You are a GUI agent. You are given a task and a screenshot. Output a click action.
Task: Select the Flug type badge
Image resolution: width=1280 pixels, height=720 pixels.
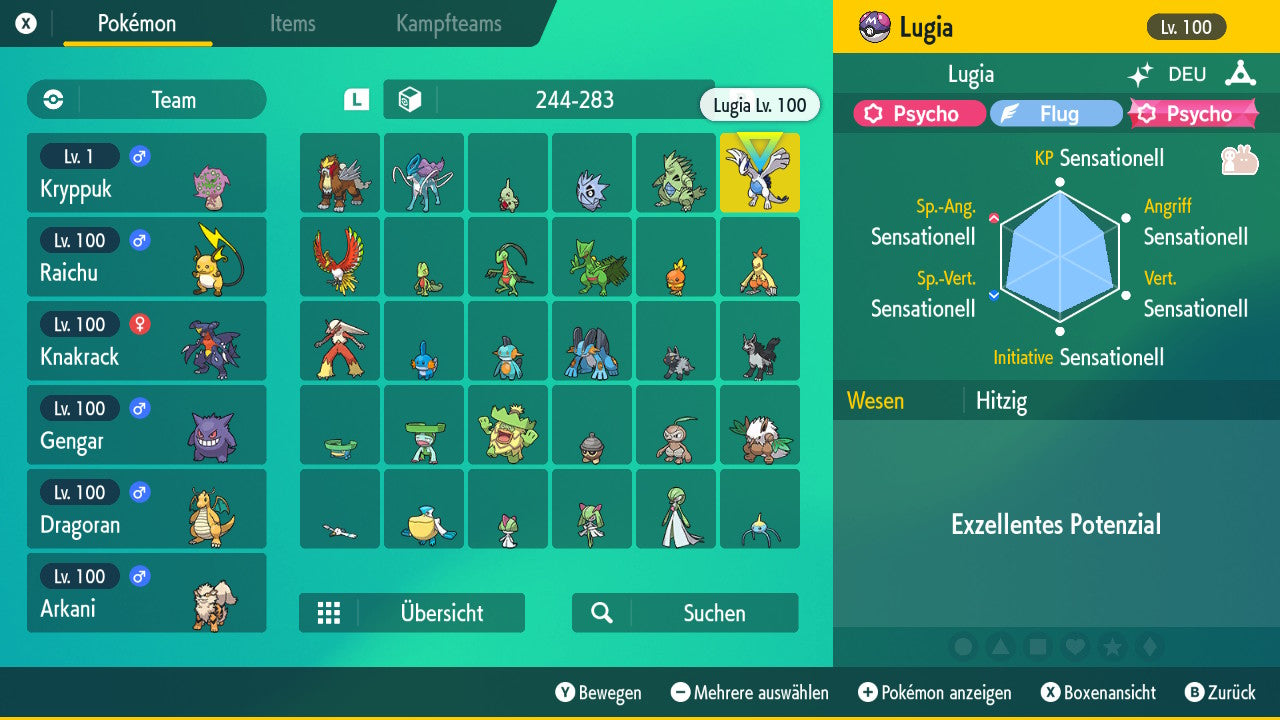tap(1056, 113)
